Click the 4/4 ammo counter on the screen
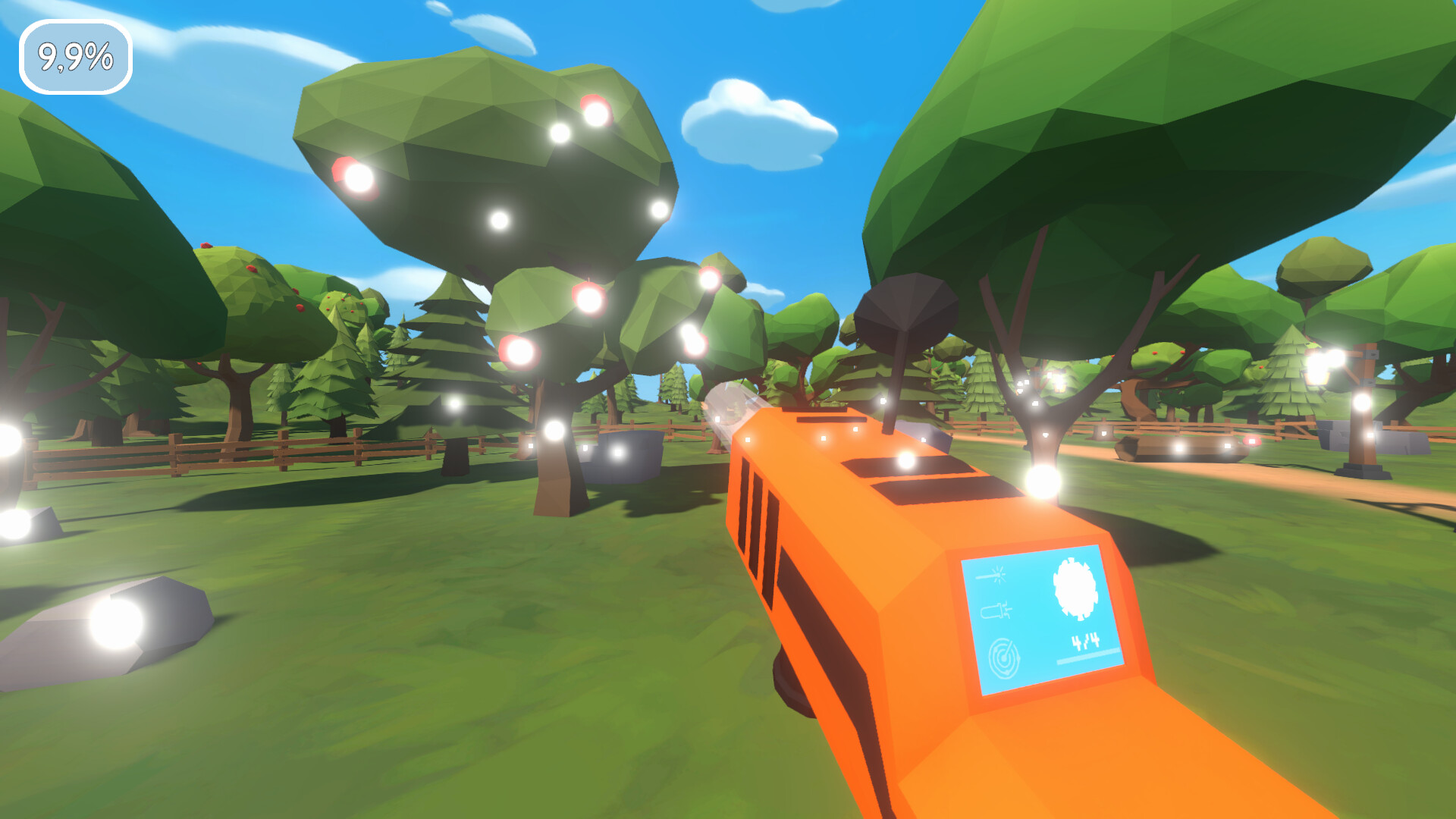1456x819 pixels. (x=1086, y=641)
